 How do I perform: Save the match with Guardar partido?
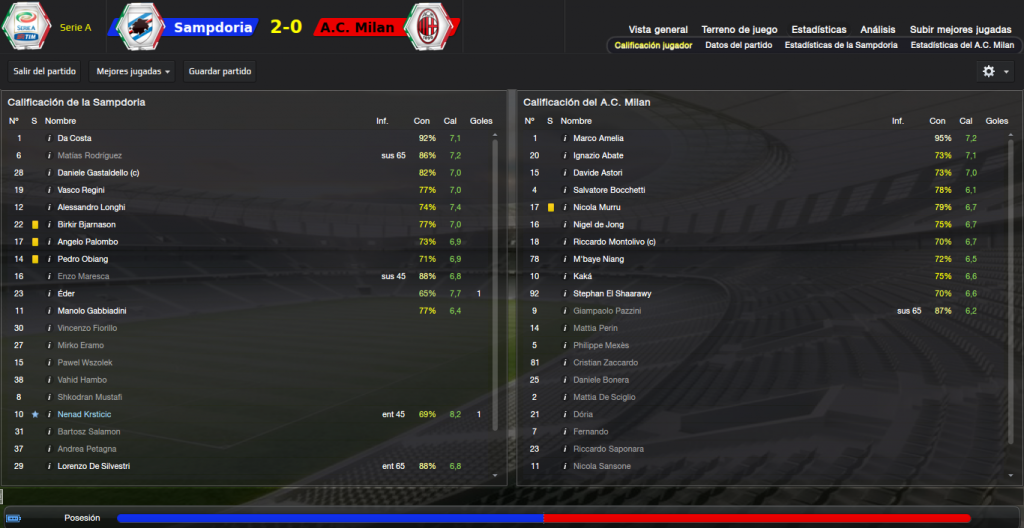click(x=218, y=71)
